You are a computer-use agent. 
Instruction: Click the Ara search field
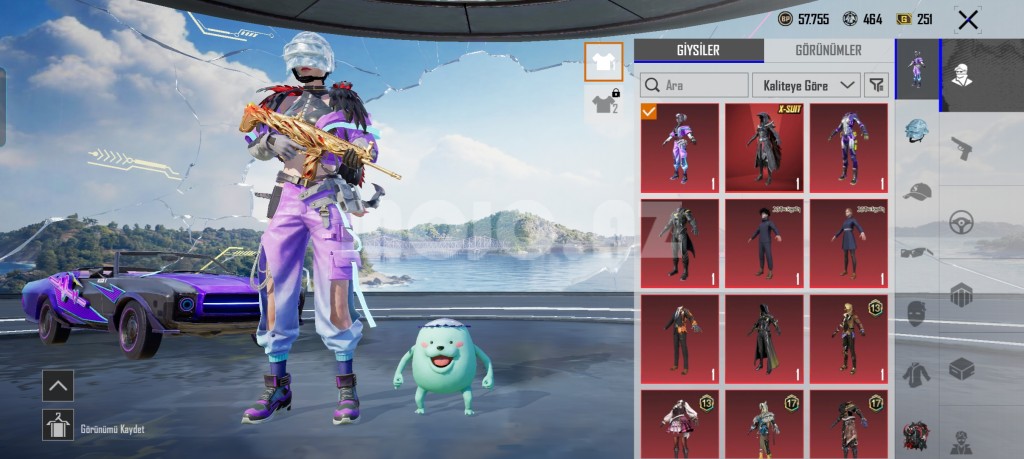[x=695, y=85]
